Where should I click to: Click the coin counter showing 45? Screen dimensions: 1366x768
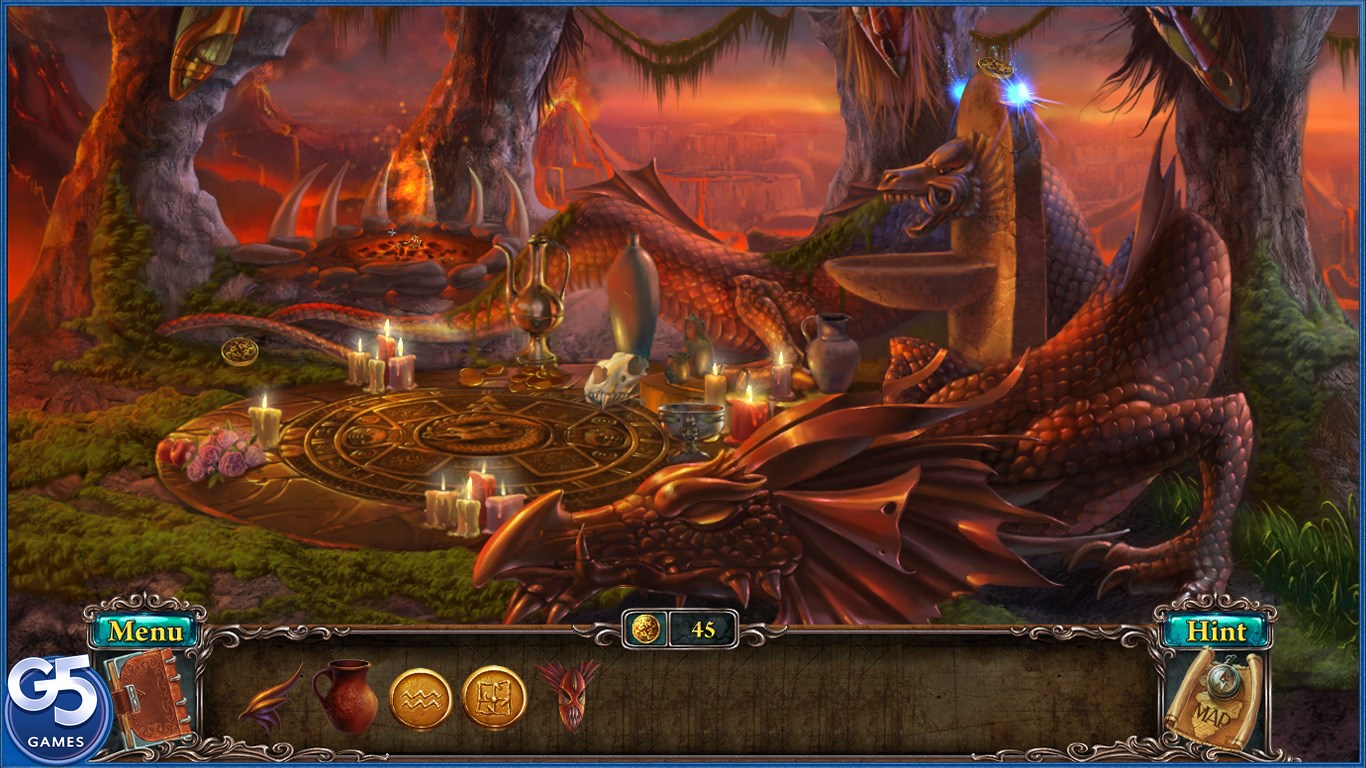tap(701, 628)
